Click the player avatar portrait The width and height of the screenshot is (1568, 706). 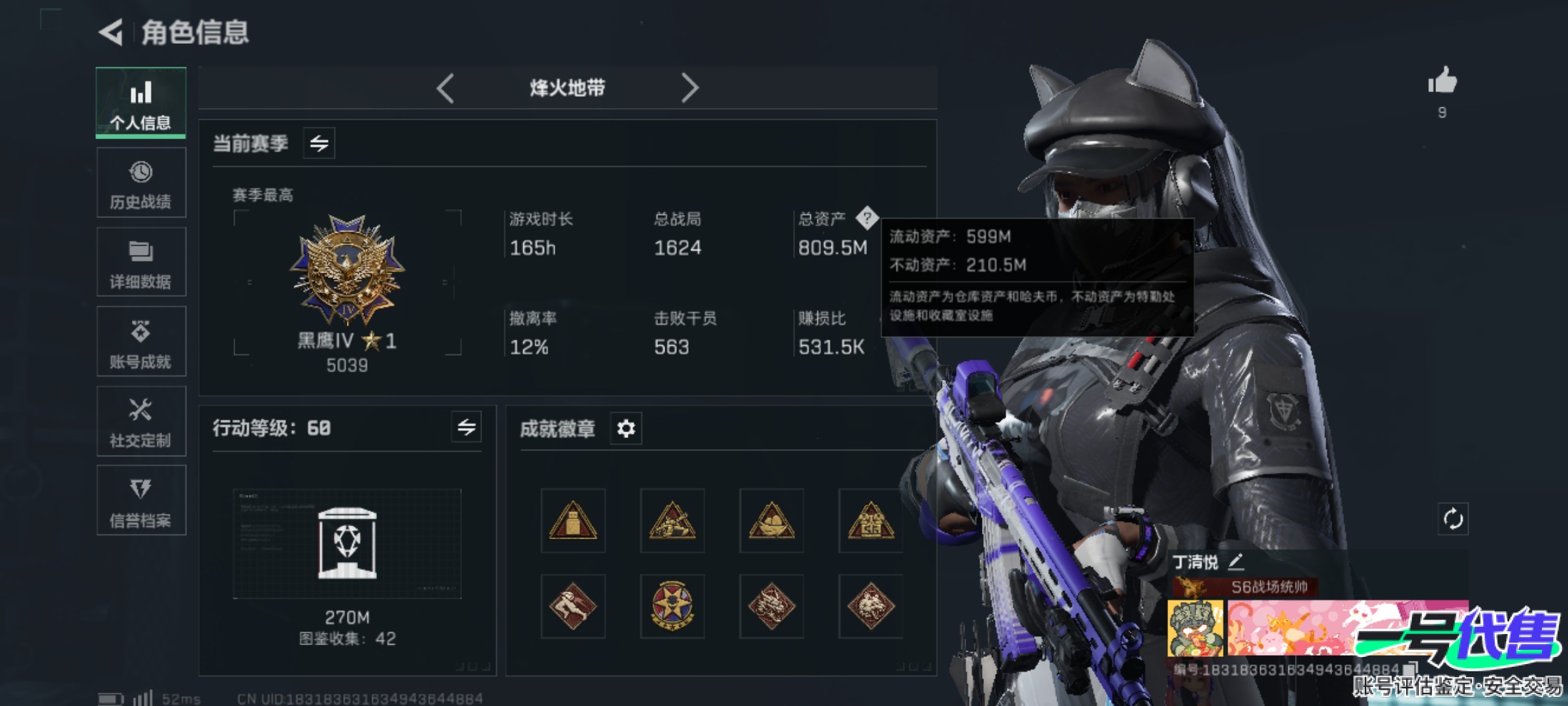coord(1195,628)
